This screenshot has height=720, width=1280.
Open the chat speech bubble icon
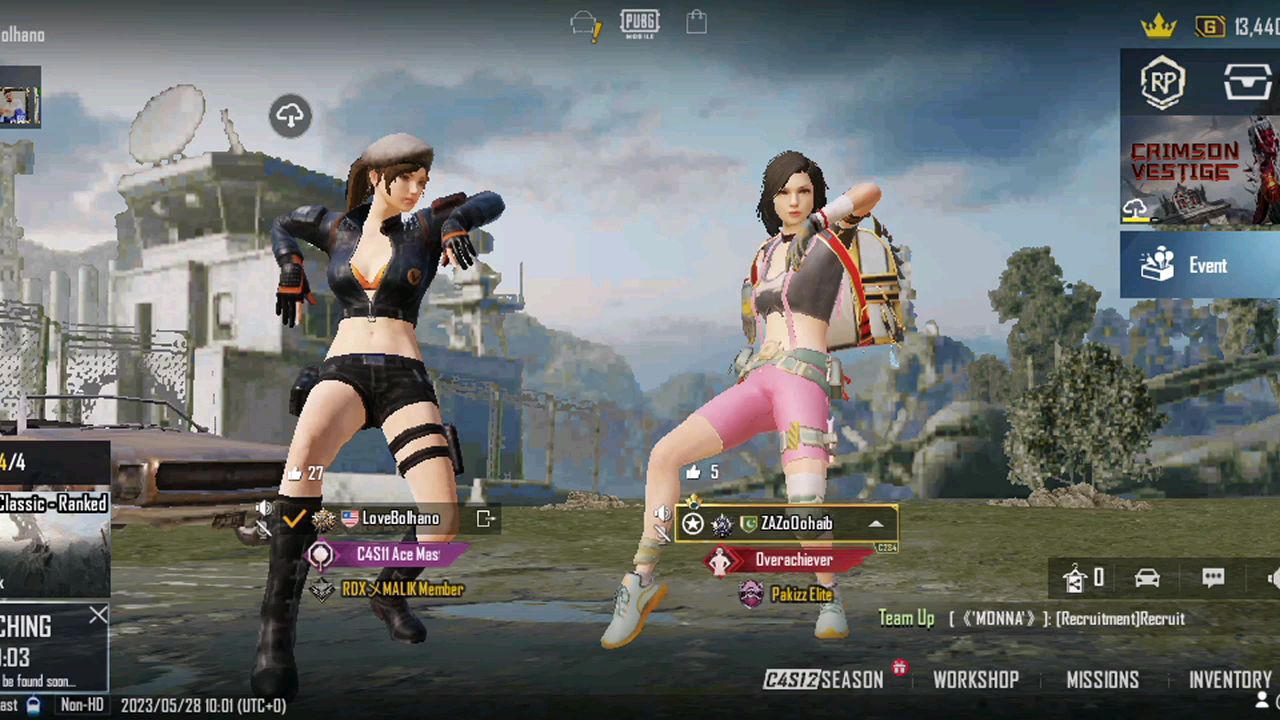pos(1213,578)
